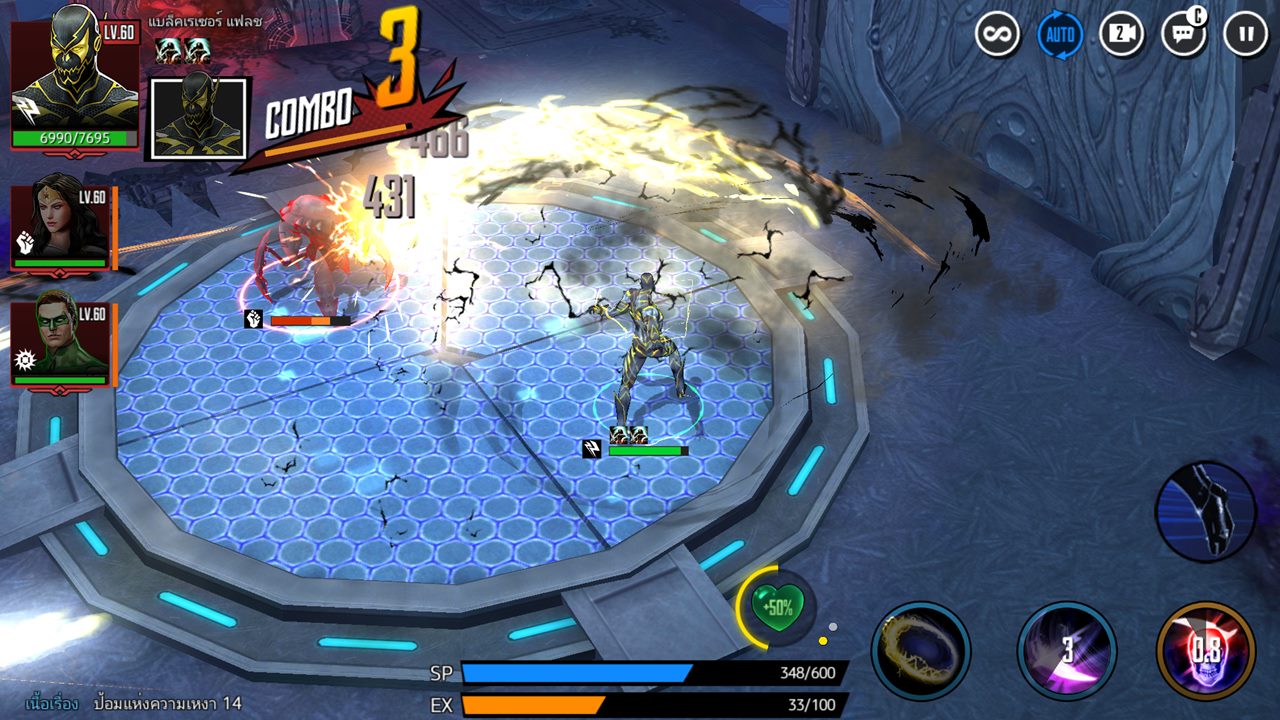Activate the purple slash skill
The height and width of the screenshot is (720, 1280).
1066,650
